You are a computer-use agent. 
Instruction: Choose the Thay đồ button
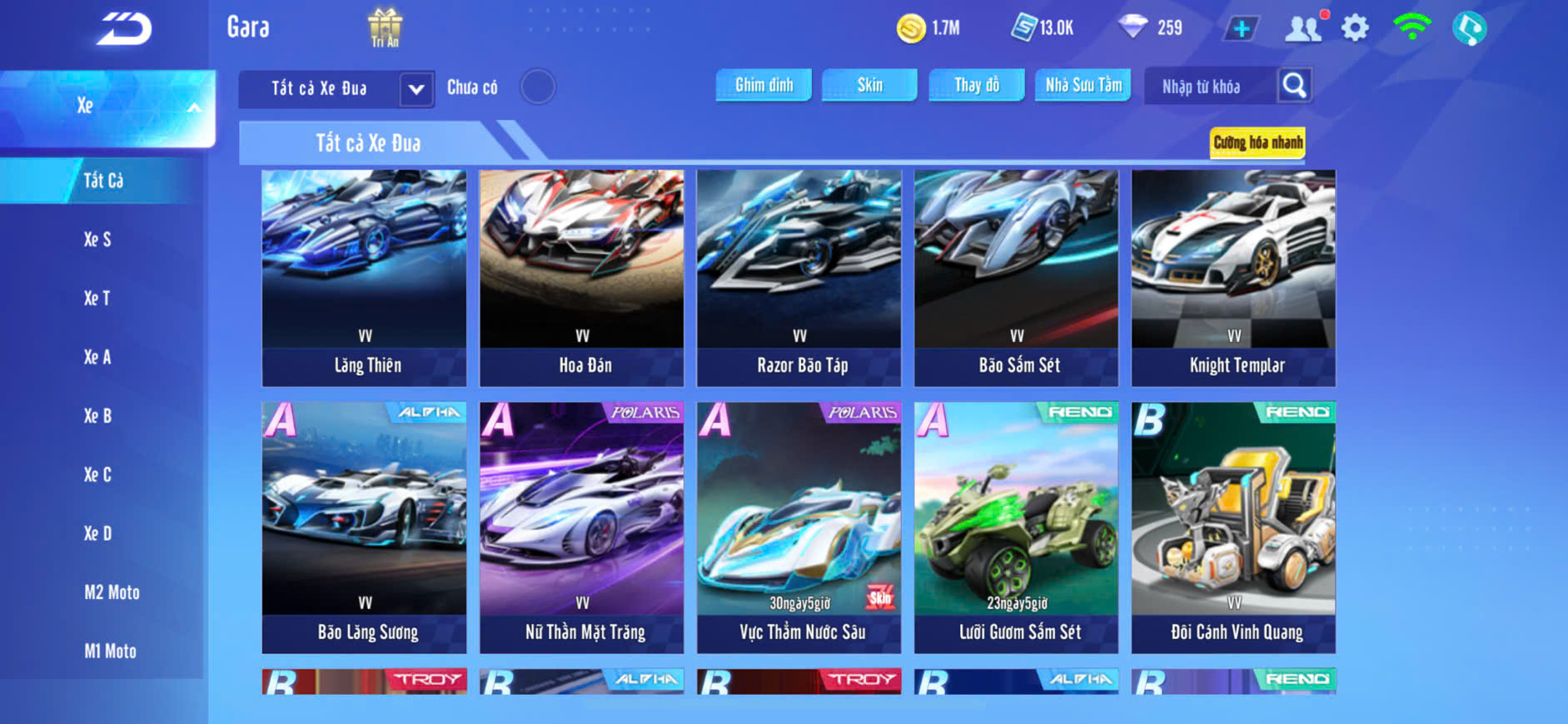[x=976, y=85]
